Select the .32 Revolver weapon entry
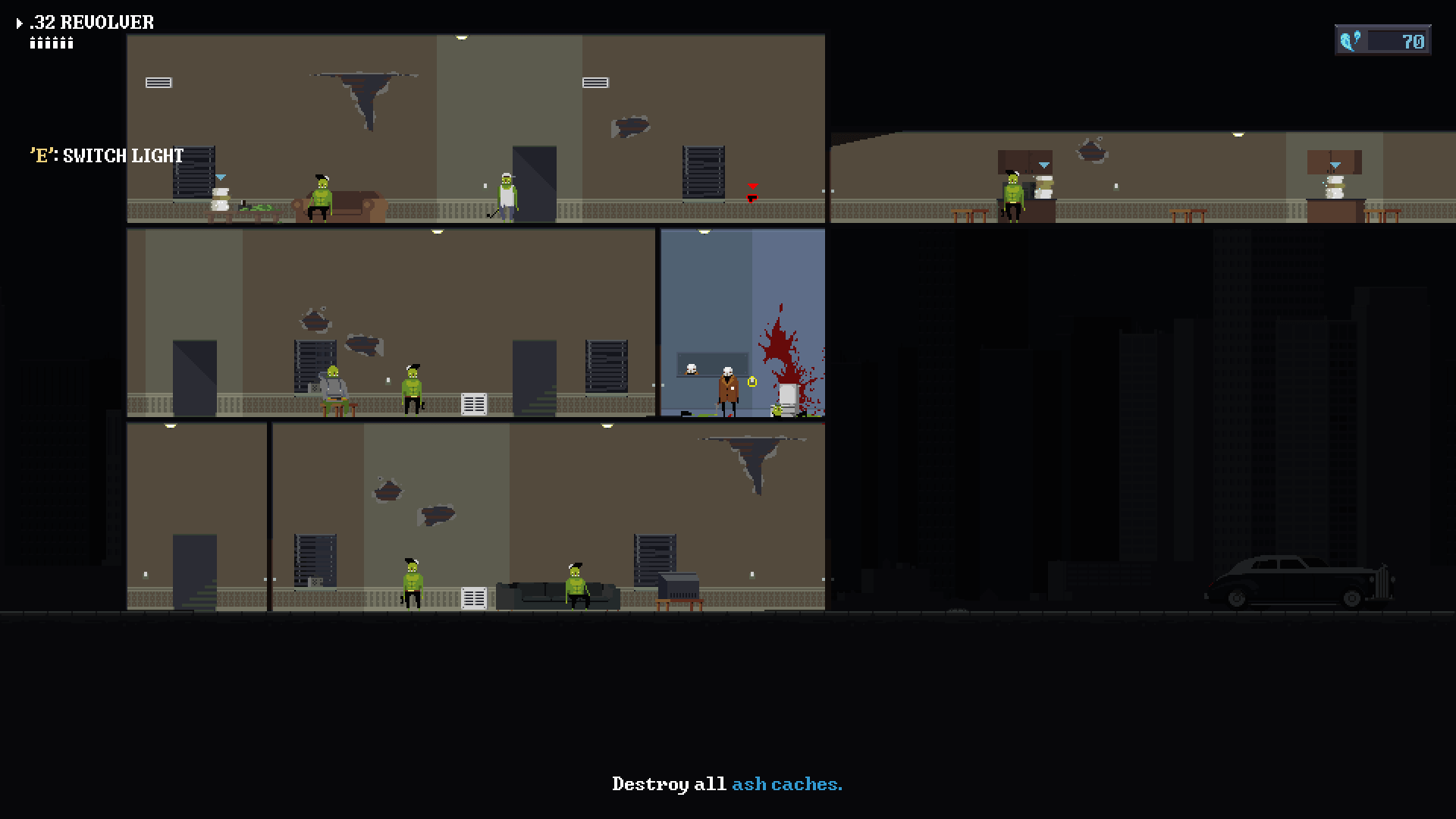Viewport: 1456px width, 819px height. click(91, 23)
